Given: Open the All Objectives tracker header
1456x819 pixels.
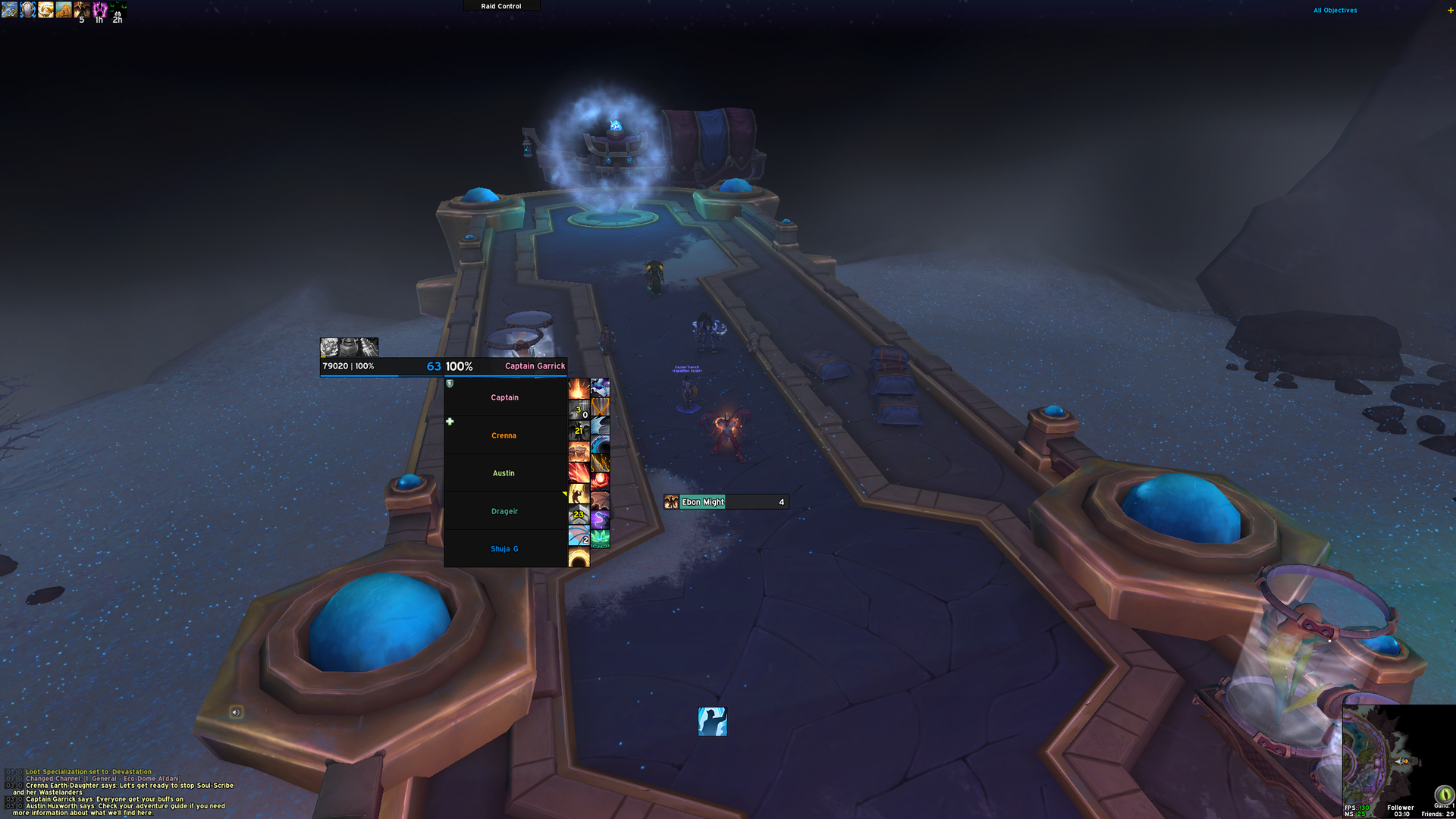Looking at the screenshot, I should point(1335,11).
